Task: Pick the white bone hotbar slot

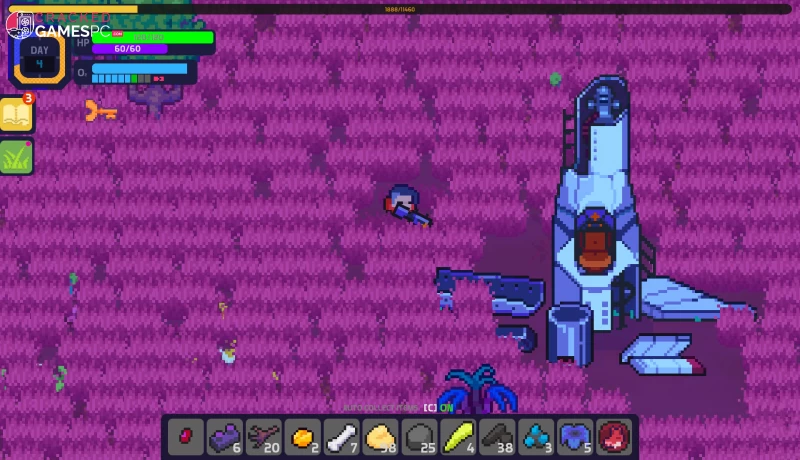Action: pos(341,436)
